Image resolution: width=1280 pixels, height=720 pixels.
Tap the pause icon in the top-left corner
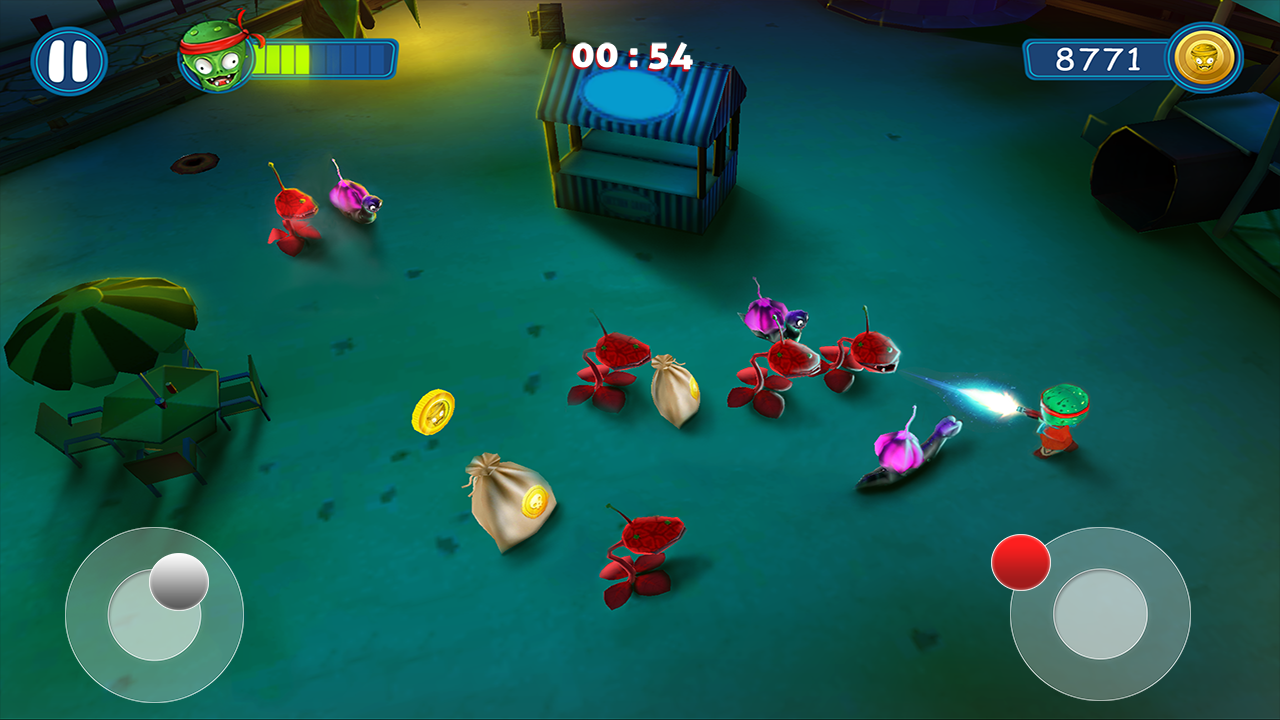point(68,60)
